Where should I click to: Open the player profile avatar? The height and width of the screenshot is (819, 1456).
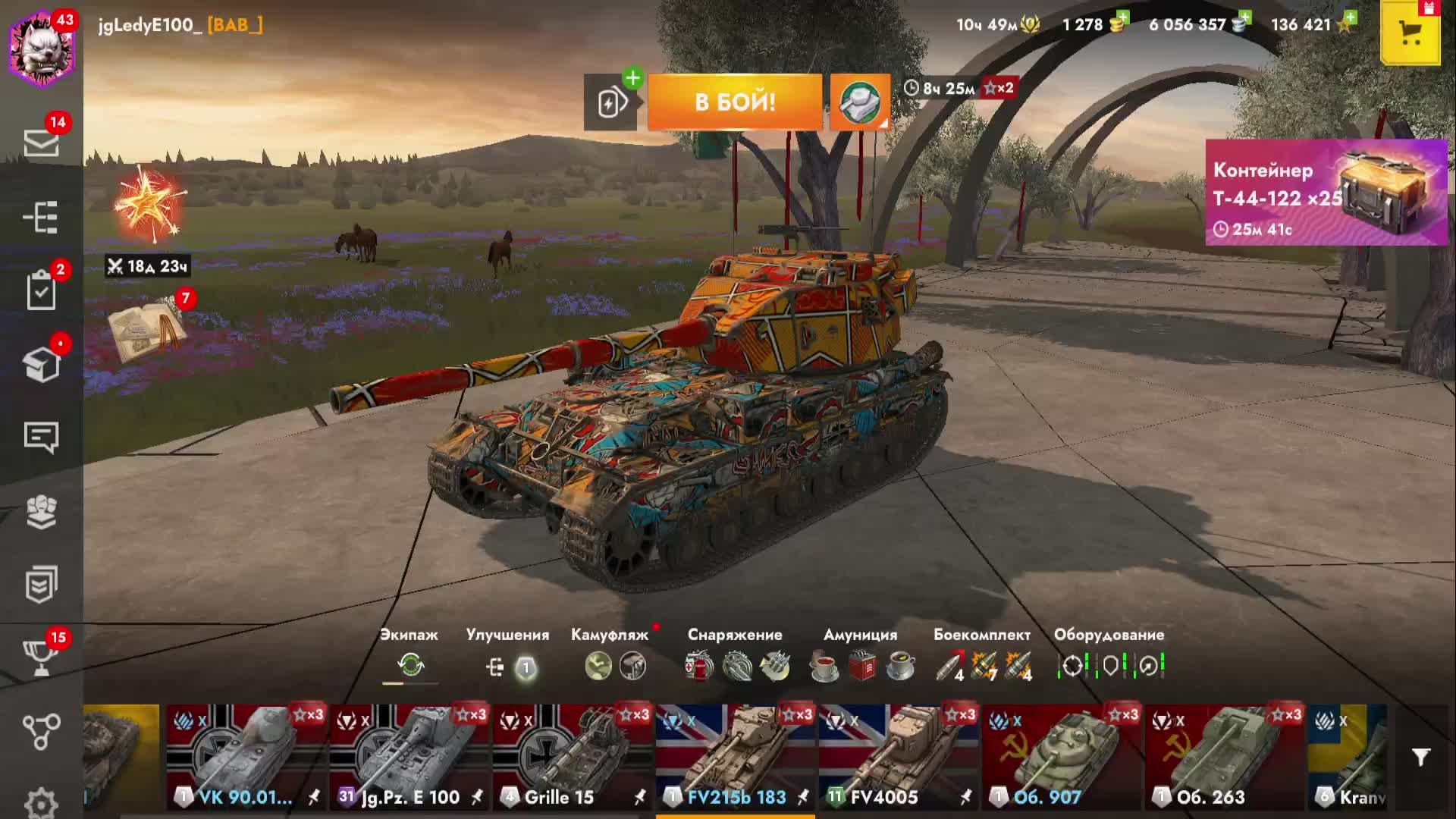click(x=42, y=49)
